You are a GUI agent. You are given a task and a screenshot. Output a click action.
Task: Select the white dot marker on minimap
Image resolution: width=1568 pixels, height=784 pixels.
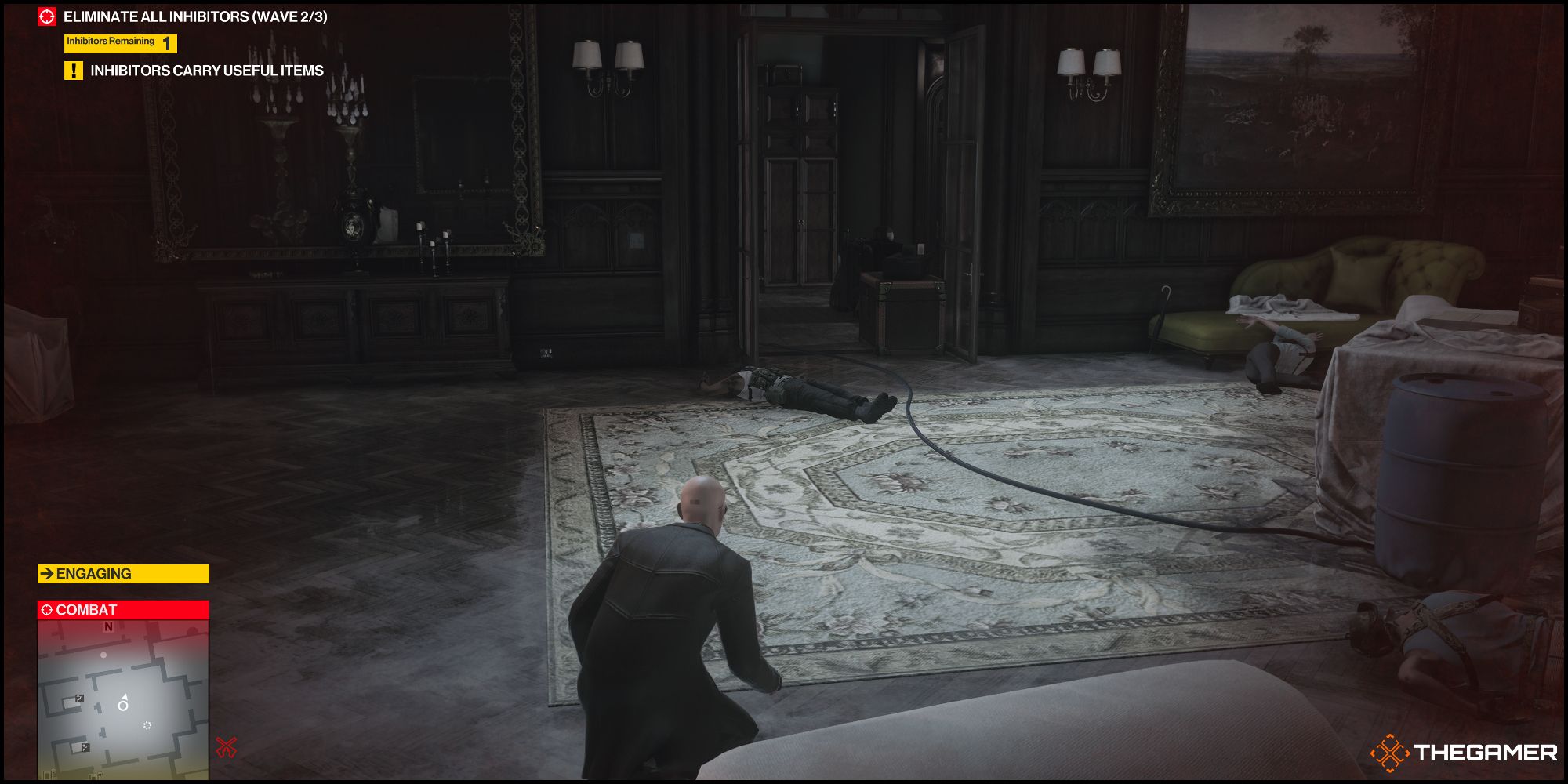pos(103,655)
